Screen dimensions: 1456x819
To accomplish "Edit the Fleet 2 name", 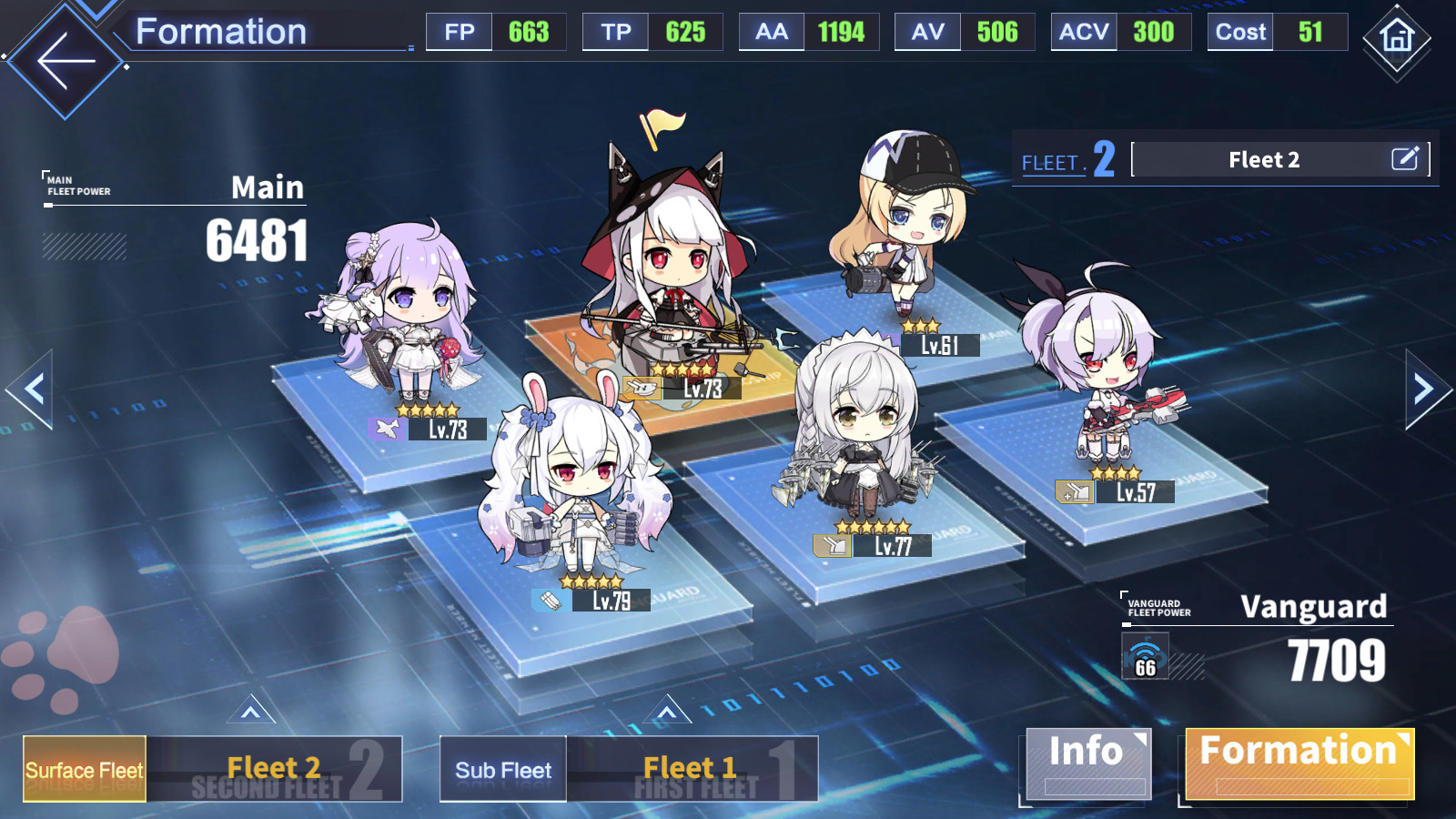I will click(x=1404, y=159).
